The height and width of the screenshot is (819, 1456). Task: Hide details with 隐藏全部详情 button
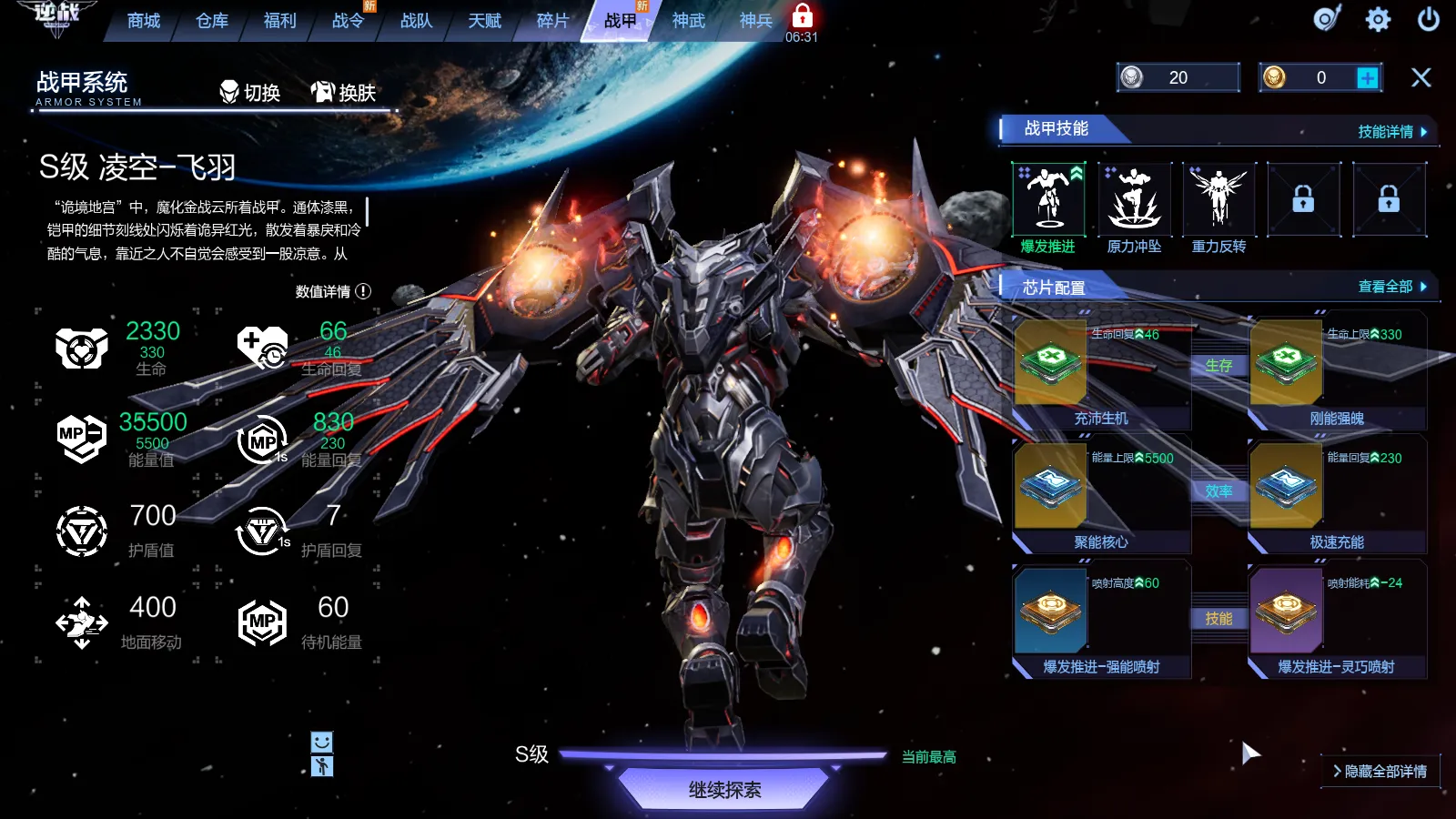point(1380,771)
